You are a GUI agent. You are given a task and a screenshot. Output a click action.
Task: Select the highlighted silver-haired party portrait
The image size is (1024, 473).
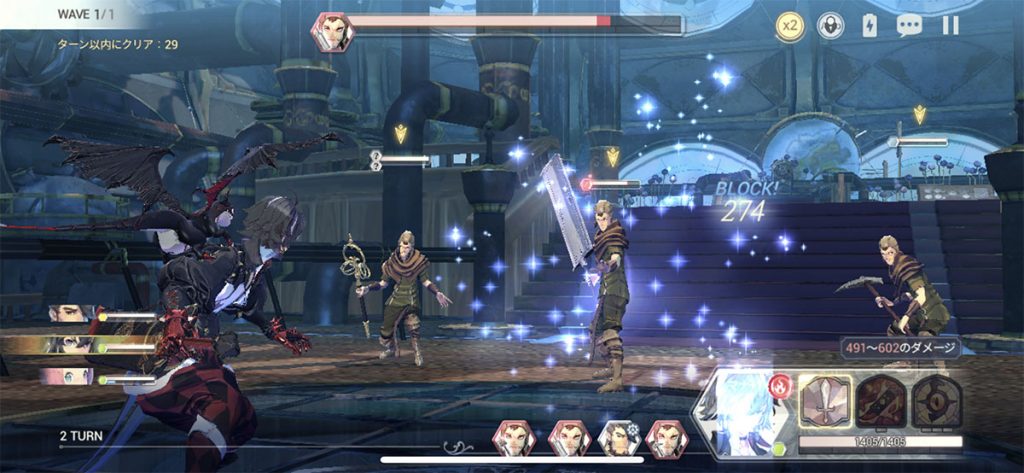coord(68,345)
